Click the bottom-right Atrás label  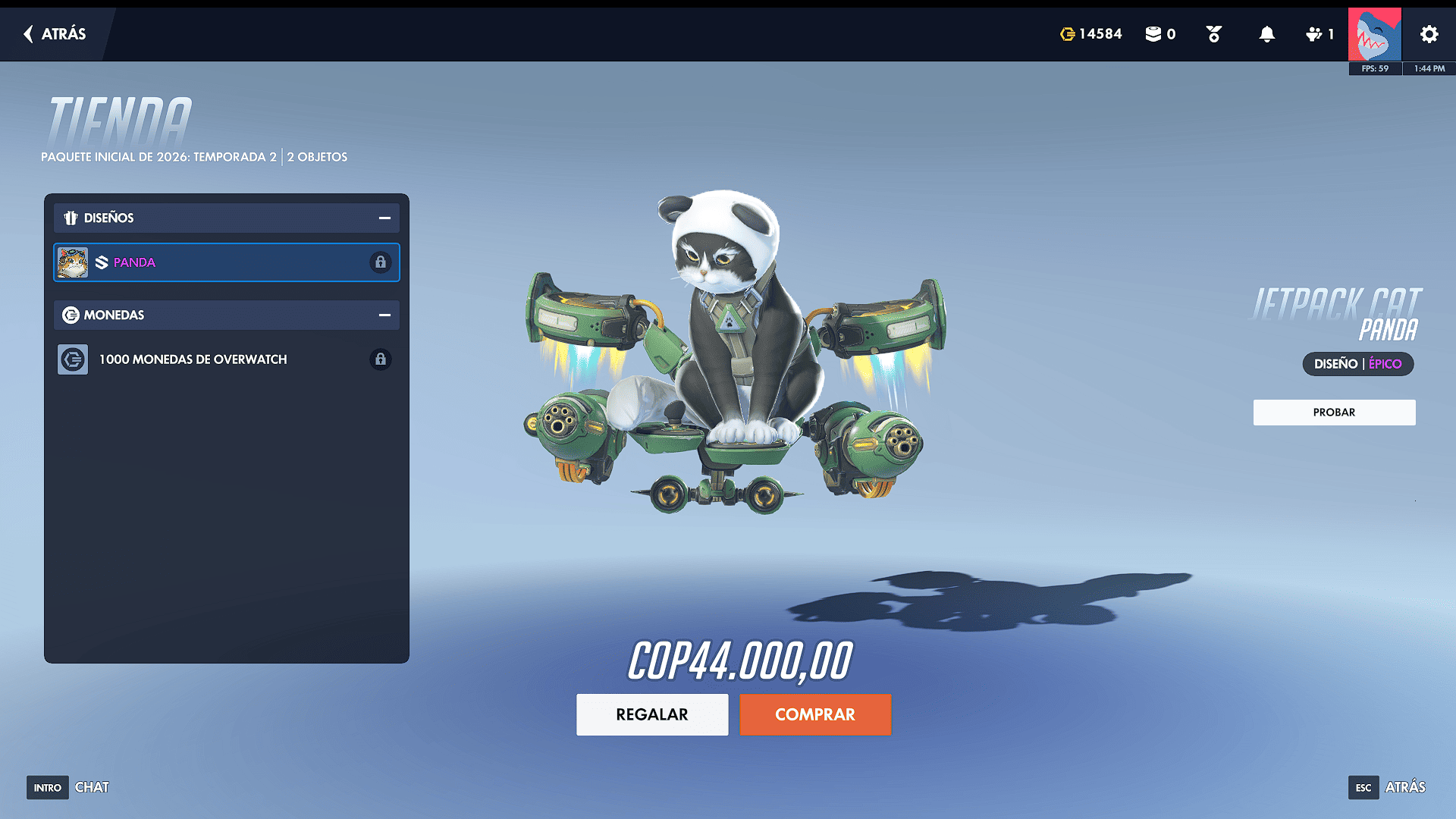point(1404,787)
